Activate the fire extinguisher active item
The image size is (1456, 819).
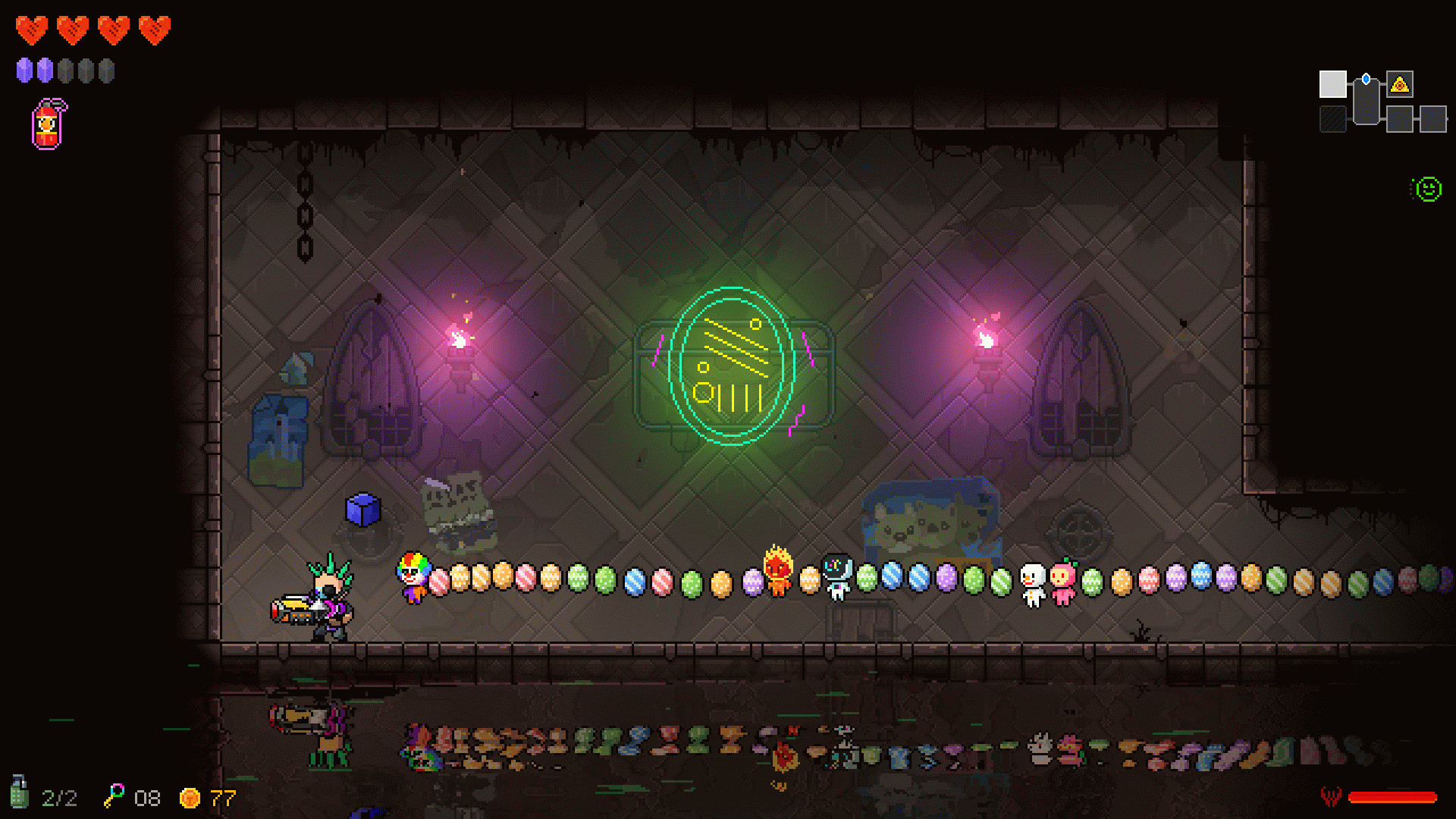49,125
